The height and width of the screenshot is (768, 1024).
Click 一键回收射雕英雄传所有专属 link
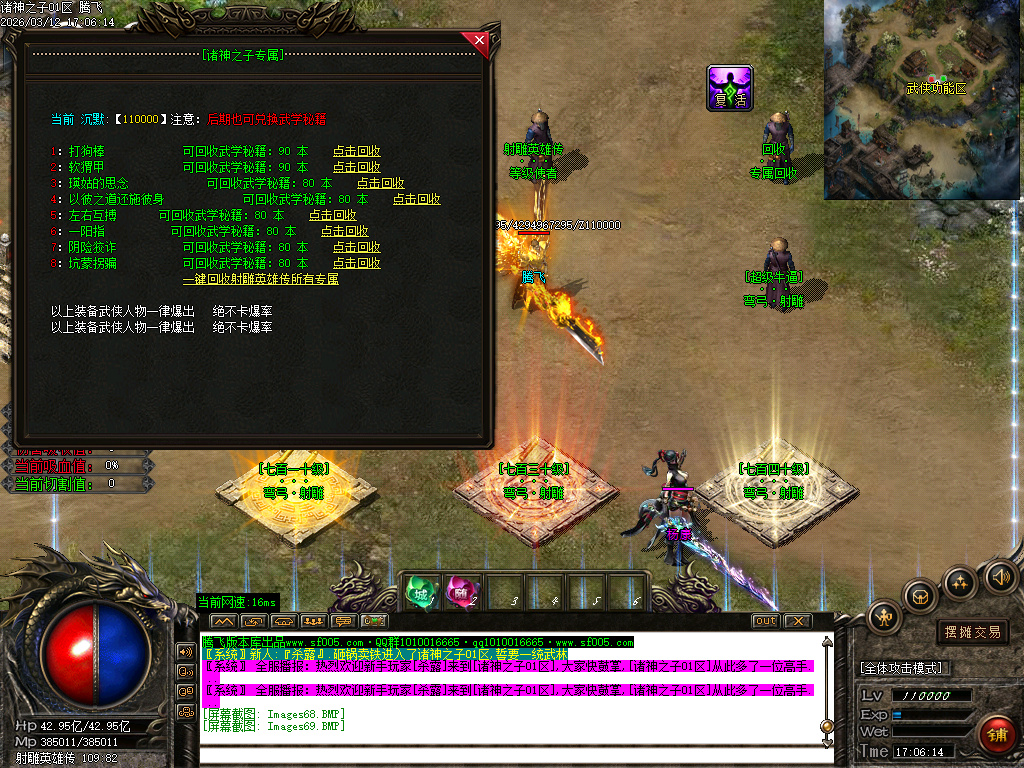261,279
